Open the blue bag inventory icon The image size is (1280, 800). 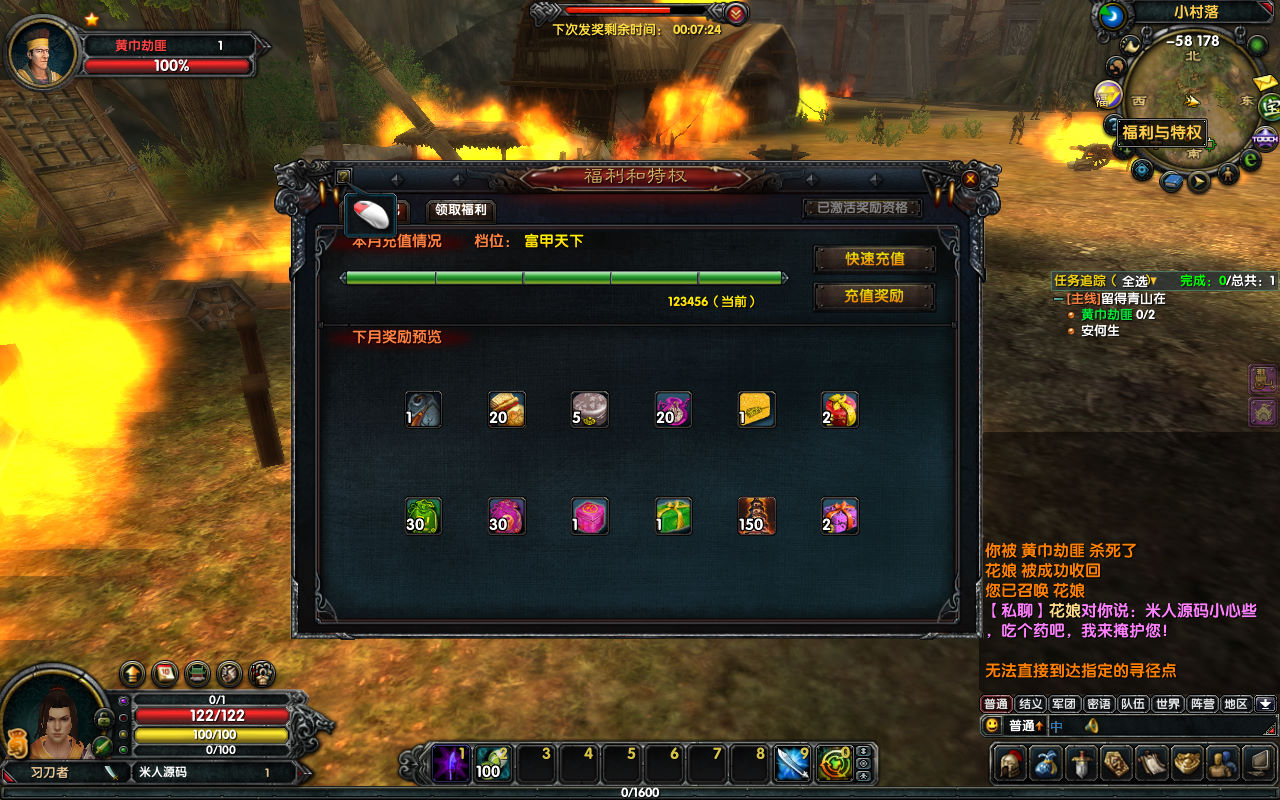[1047, 764]
